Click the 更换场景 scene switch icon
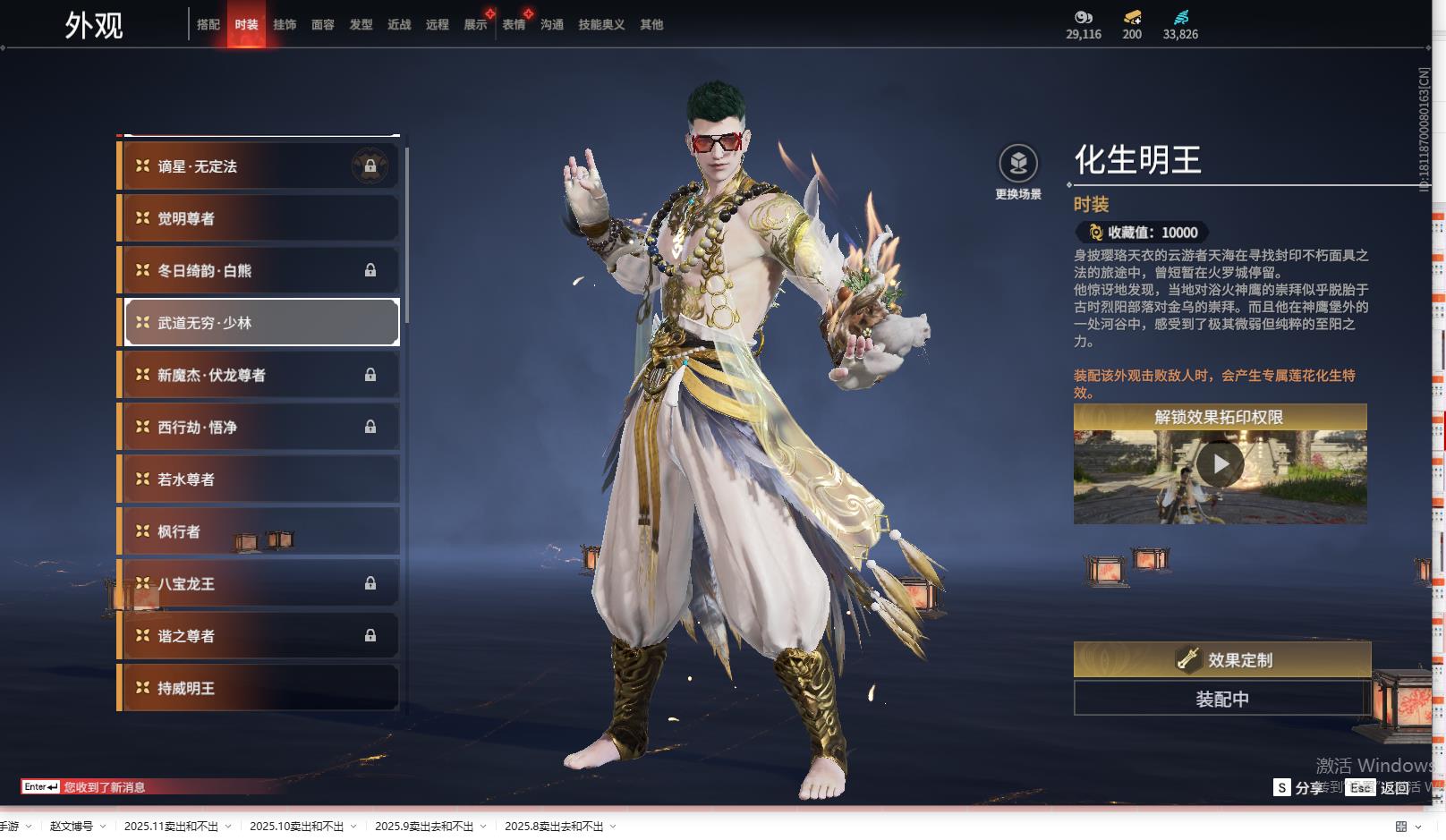This screenshot has height=840, width=1446. 1018,165
